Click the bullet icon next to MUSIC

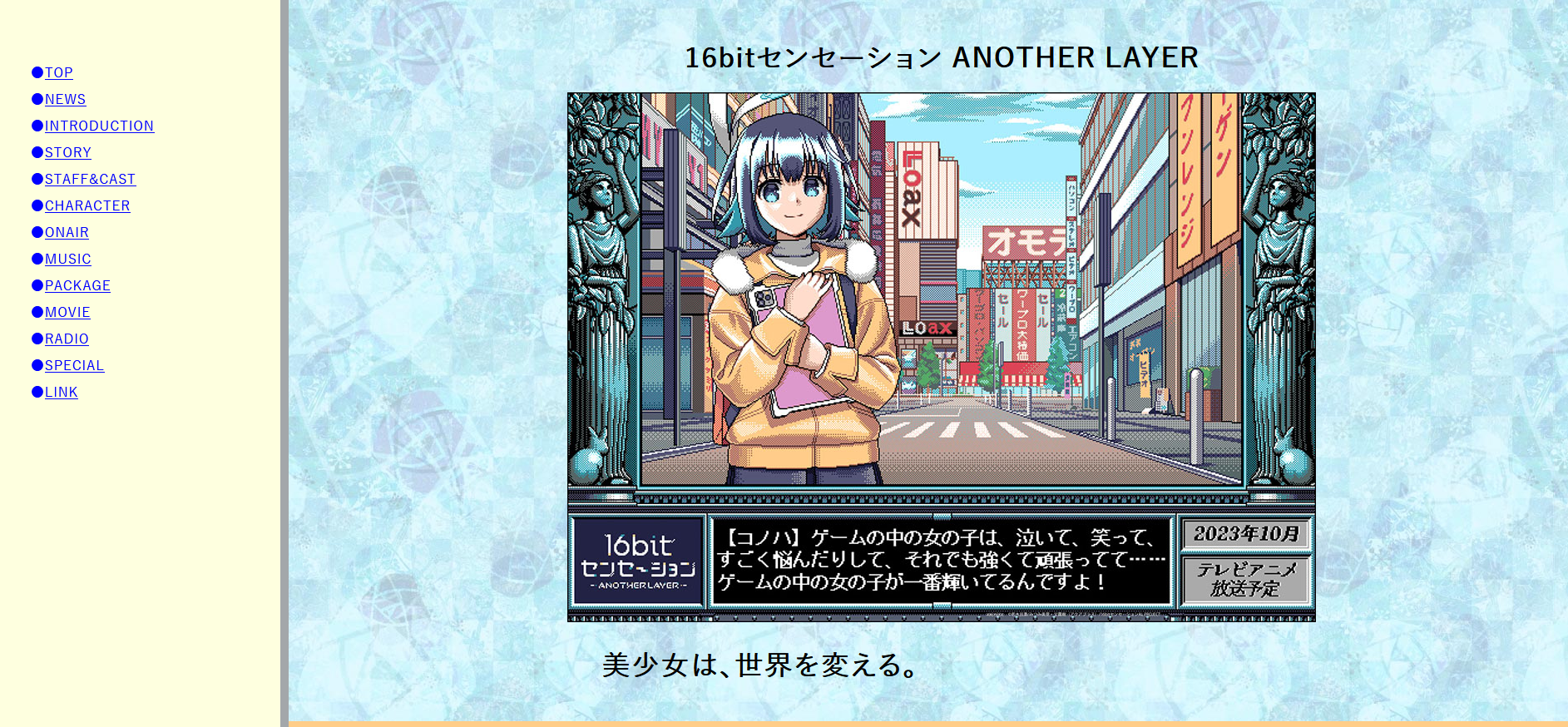(37, 259)
